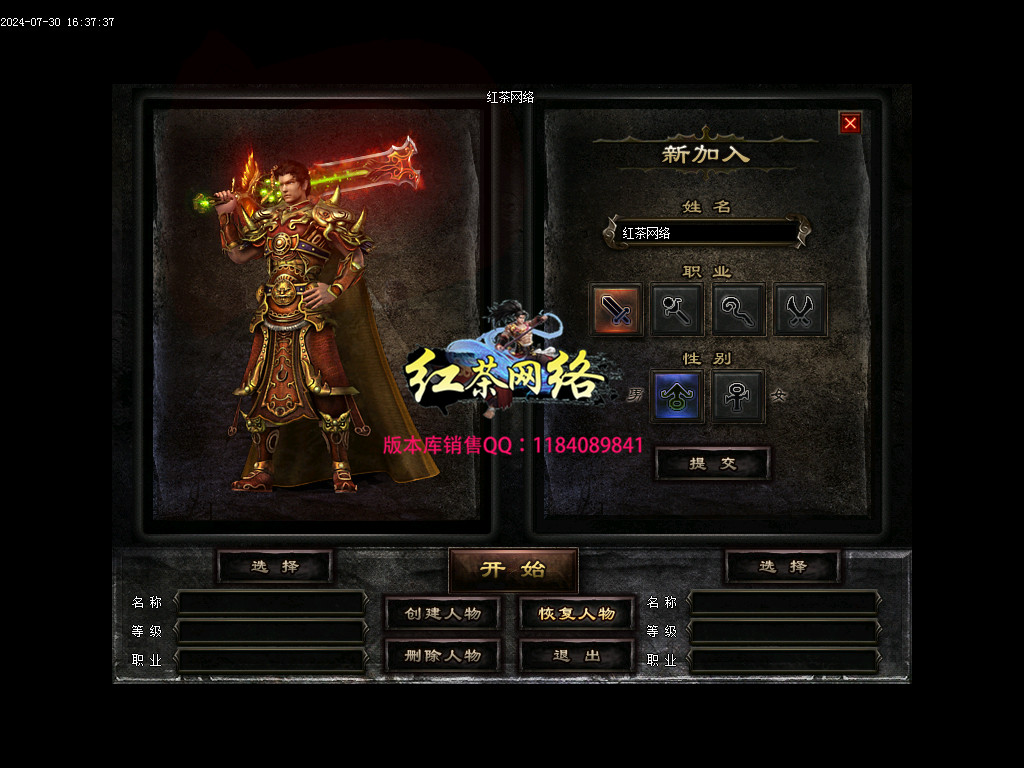Exit the game with 退出
This screenshot has height=768, width=1024.
click(x=577, y=656)
